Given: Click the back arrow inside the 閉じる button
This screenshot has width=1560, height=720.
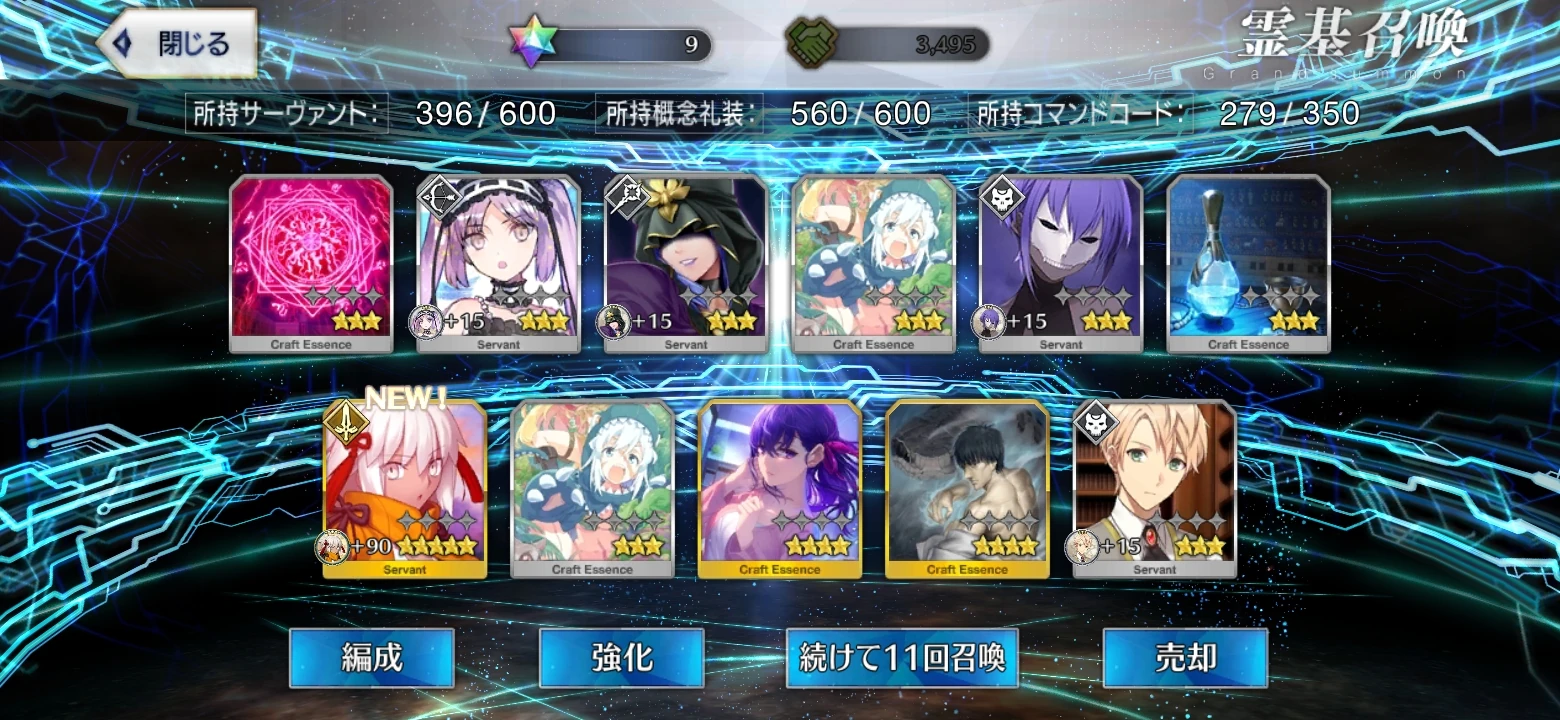Looking at the screenshot, I should tap(124, 43).
